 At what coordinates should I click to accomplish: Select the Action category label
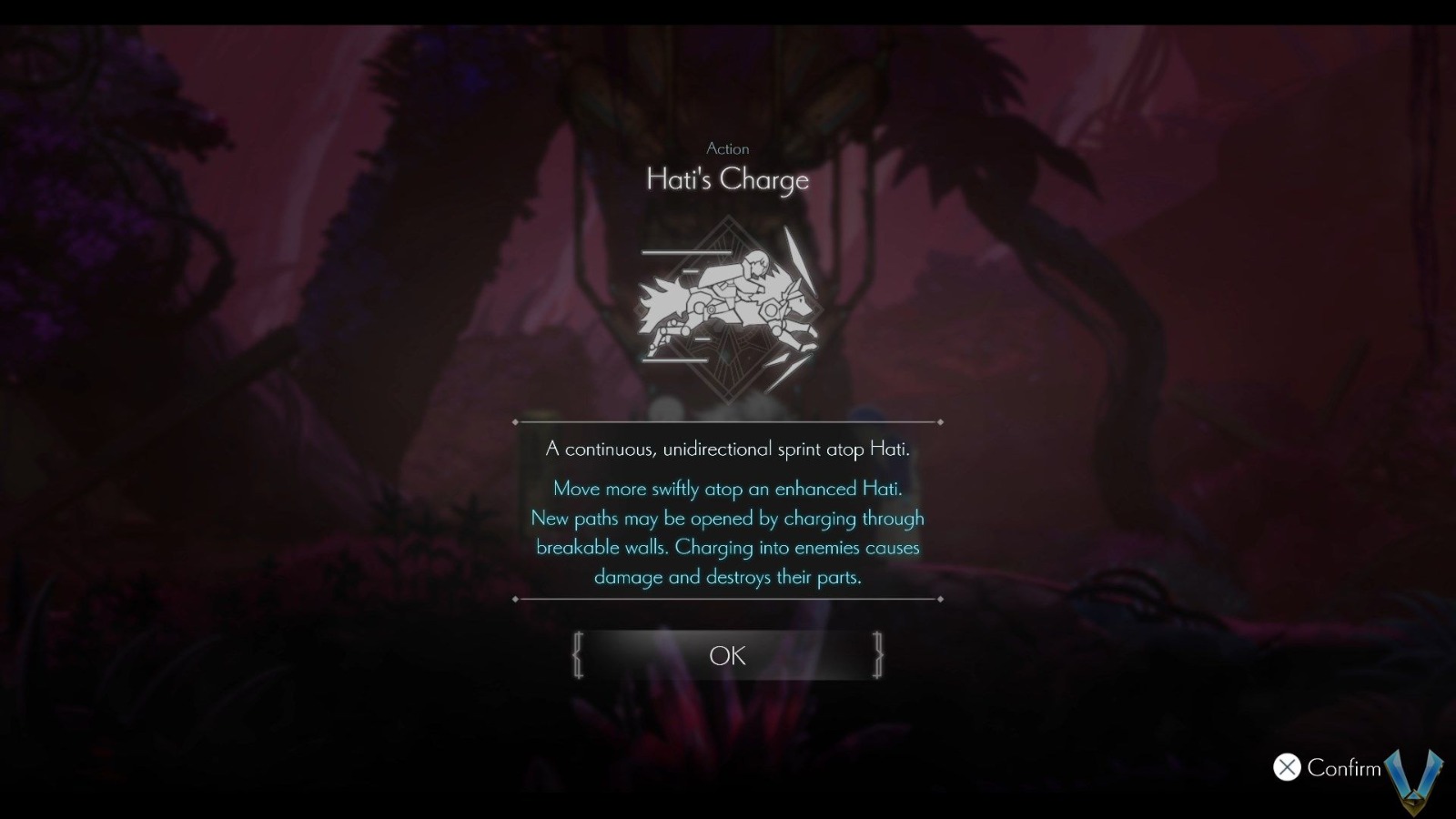coord(727,148)
